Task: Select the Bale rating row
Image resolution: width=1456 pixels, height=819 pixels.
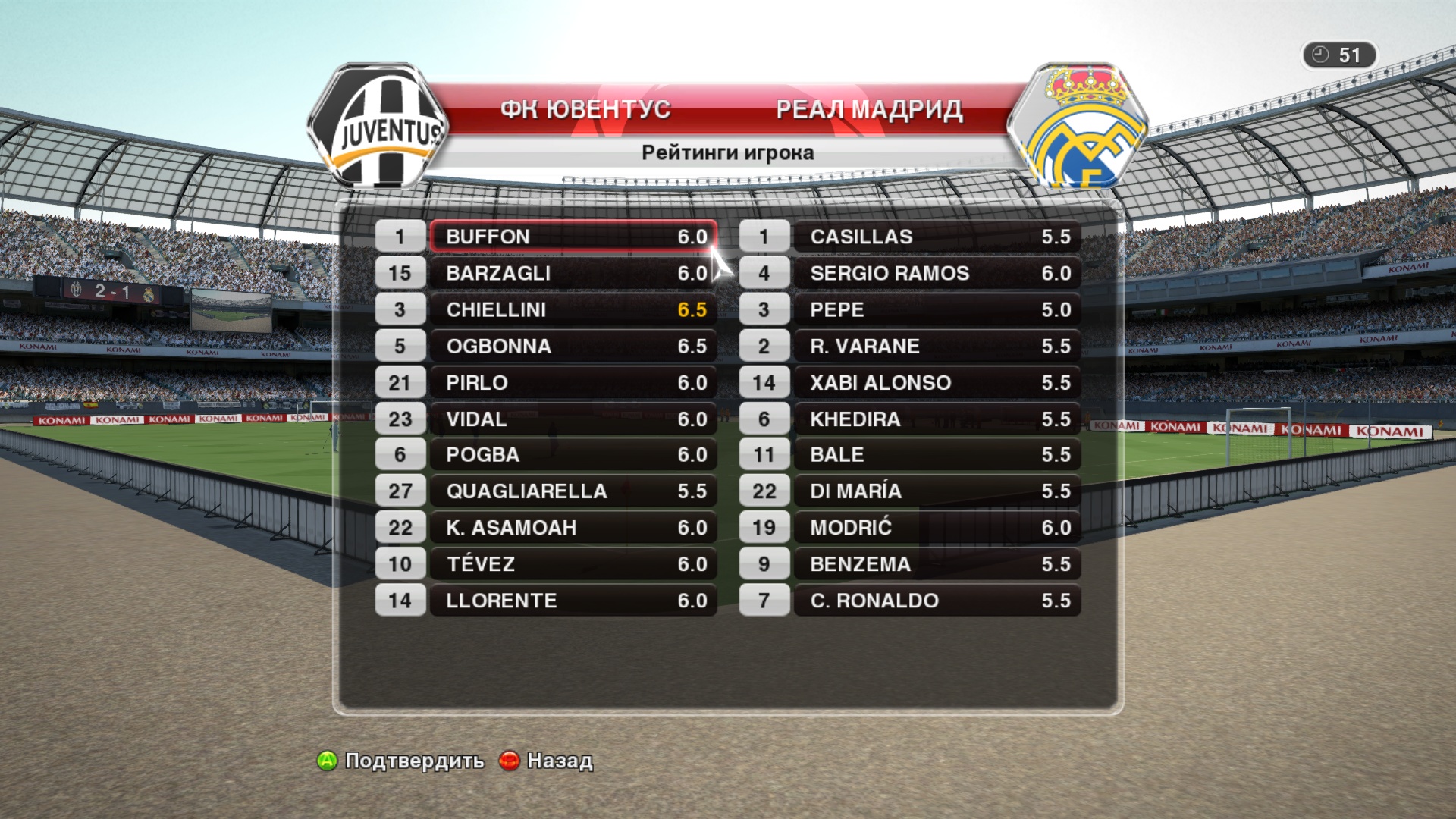Action: coord(937,455)
